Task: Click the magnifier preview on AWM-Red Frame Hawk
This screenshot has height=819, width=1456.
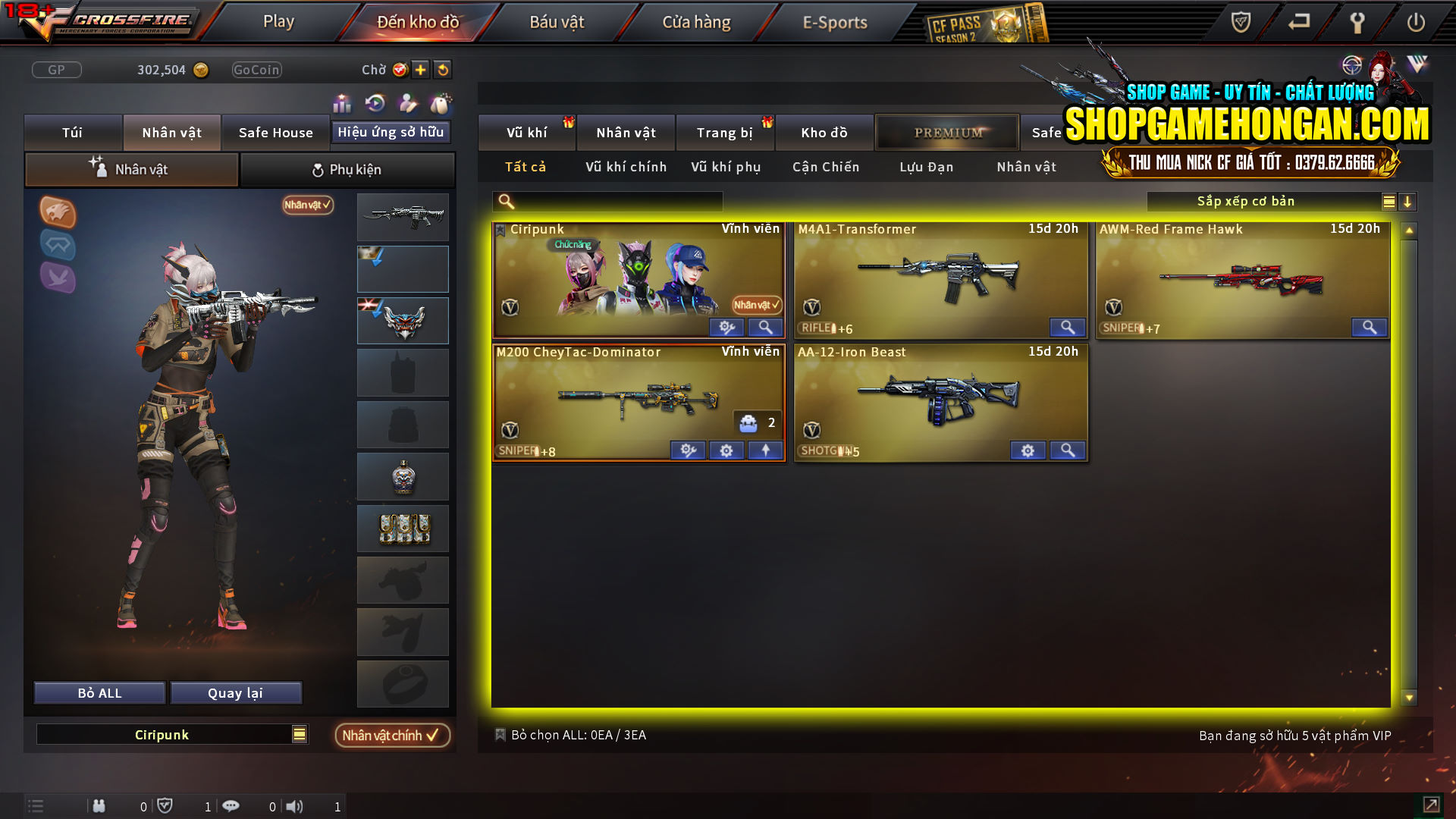Action: coord(1370,328)
